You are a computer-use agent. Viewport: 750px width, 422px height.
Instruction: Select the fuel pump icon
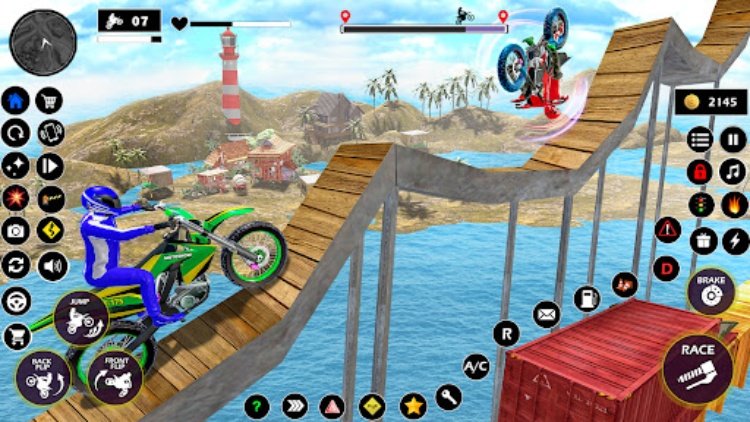pyautogui.click(x=587, y=298)
